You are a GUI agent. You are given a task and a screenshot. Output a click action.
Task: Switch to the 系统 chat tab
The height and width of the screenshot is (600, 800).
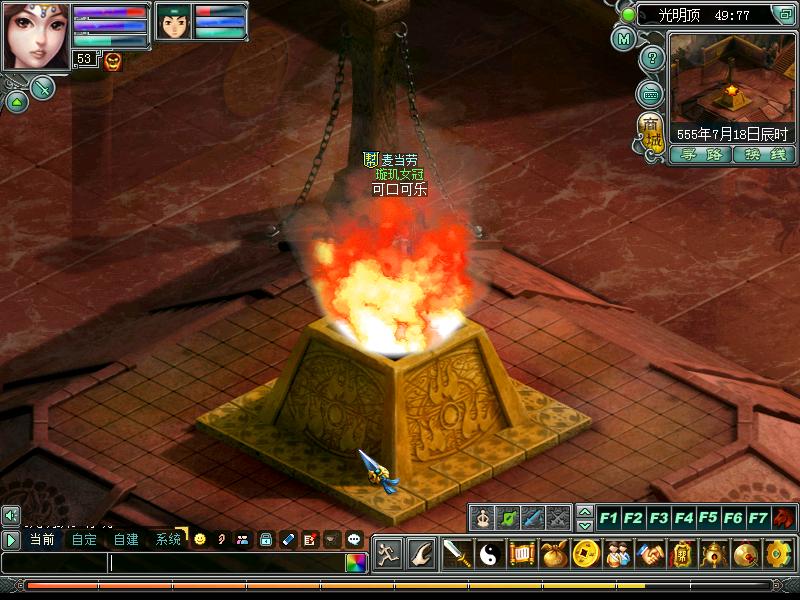[168, 539]
